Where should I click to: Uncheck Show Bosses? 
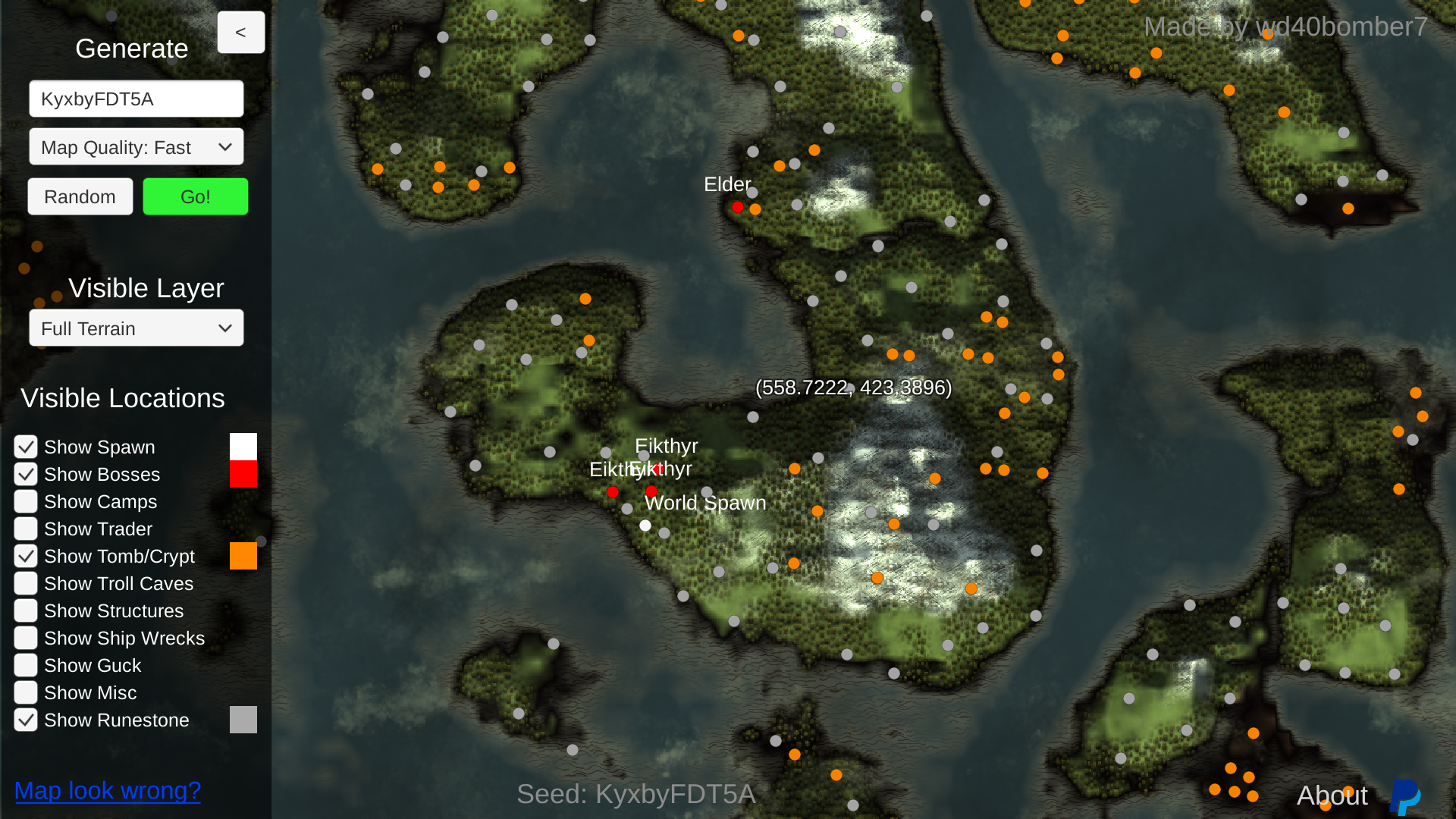point(25,474)
